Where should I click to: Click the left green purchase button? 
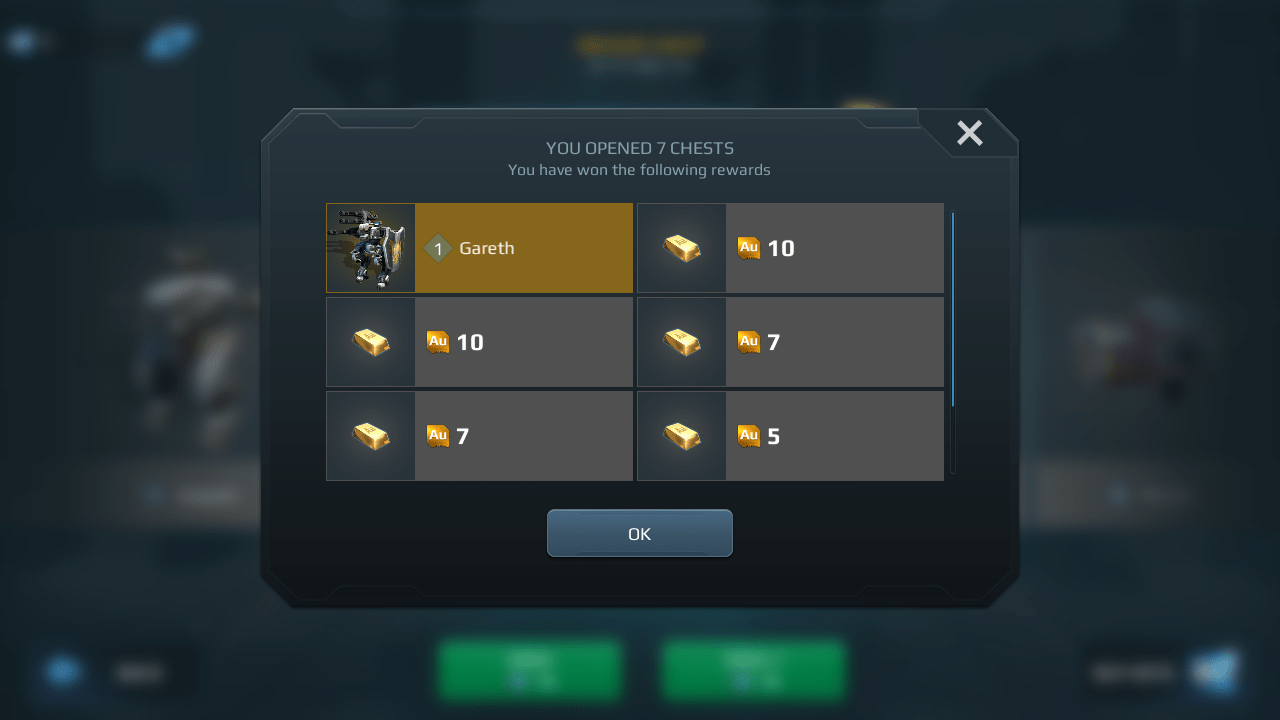pyautogui.click(x=530, y=671)
